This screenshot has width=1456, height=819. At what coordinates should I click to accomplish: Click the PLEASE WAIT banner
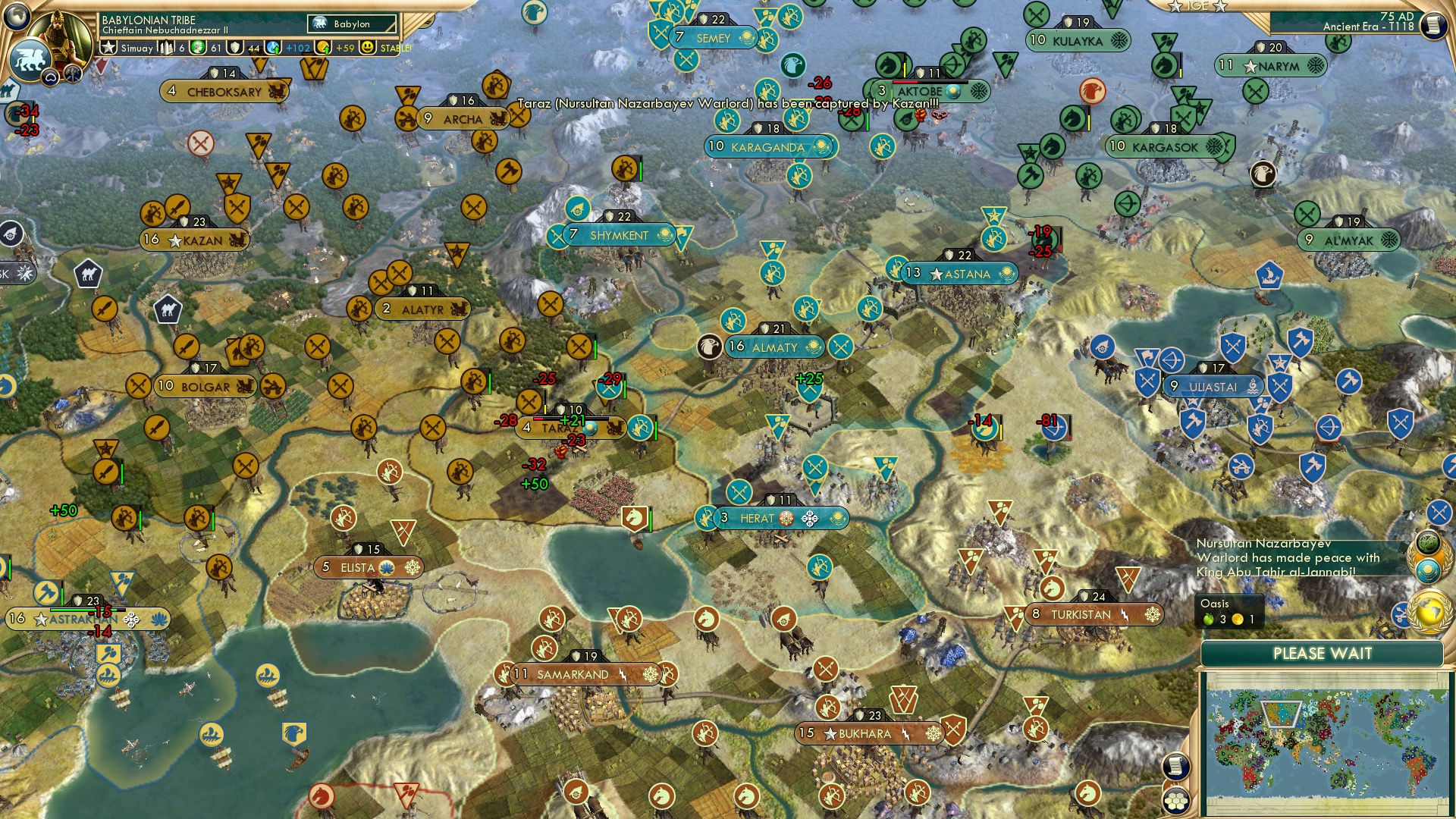1323,653
